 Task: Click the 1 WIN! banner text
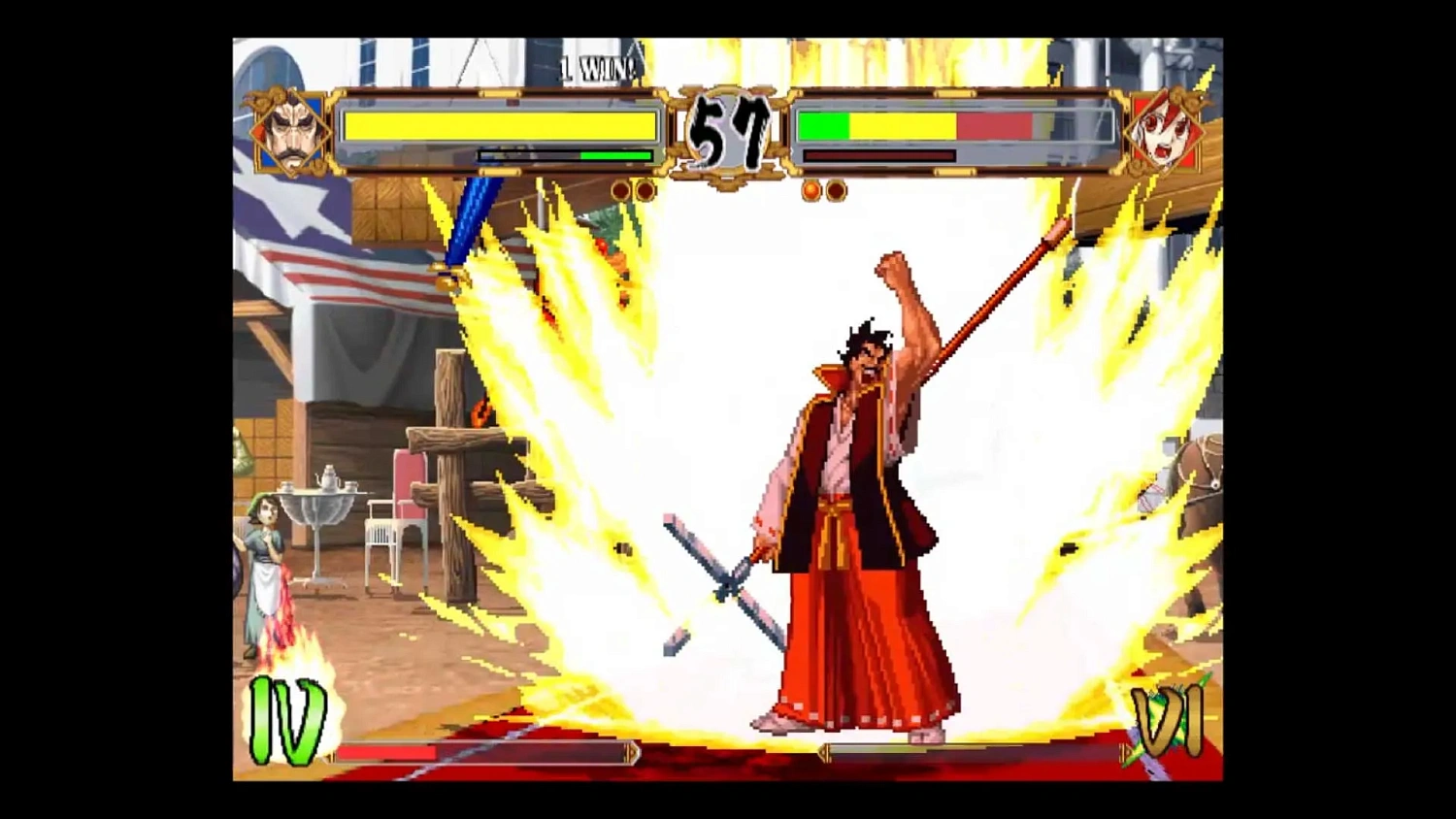point(600,66)
